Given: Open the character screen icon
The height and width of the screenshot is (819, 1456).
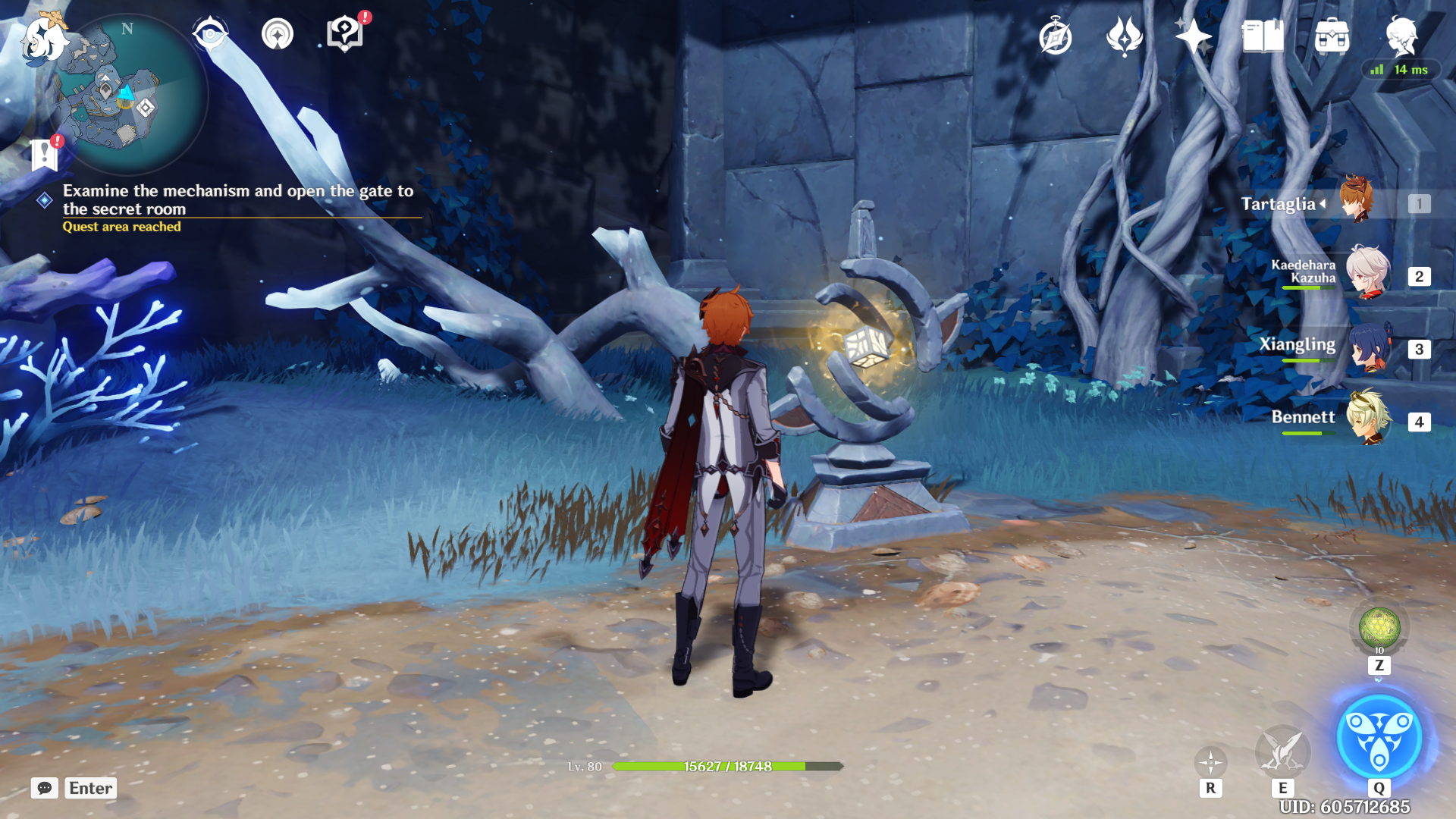Looking at the screenshot, I should tap(1401, 36).
